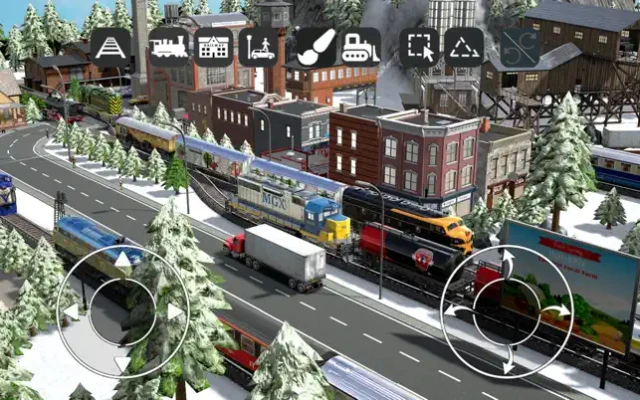The image size is (640, 400).
Task: Activate the paintbrush tool
Action: 316,47
